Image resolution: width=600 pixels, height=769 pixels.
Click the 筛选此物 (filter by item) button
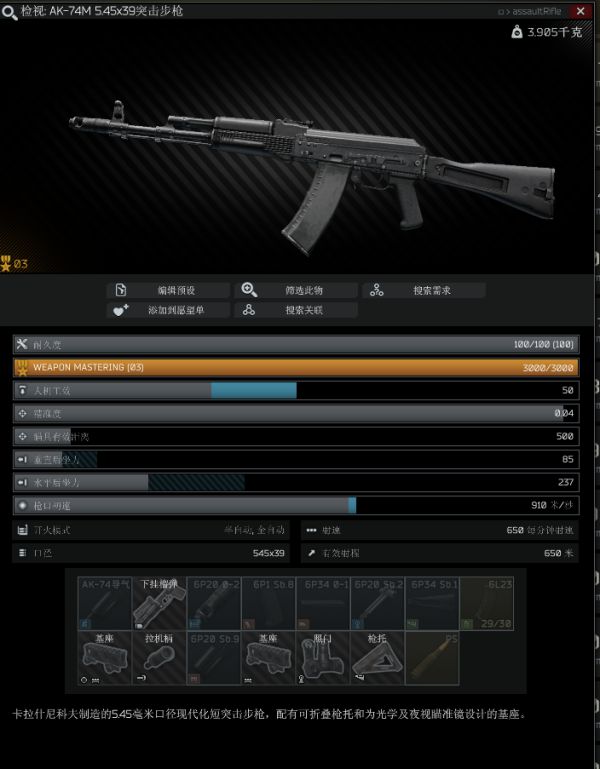(296, 290)
